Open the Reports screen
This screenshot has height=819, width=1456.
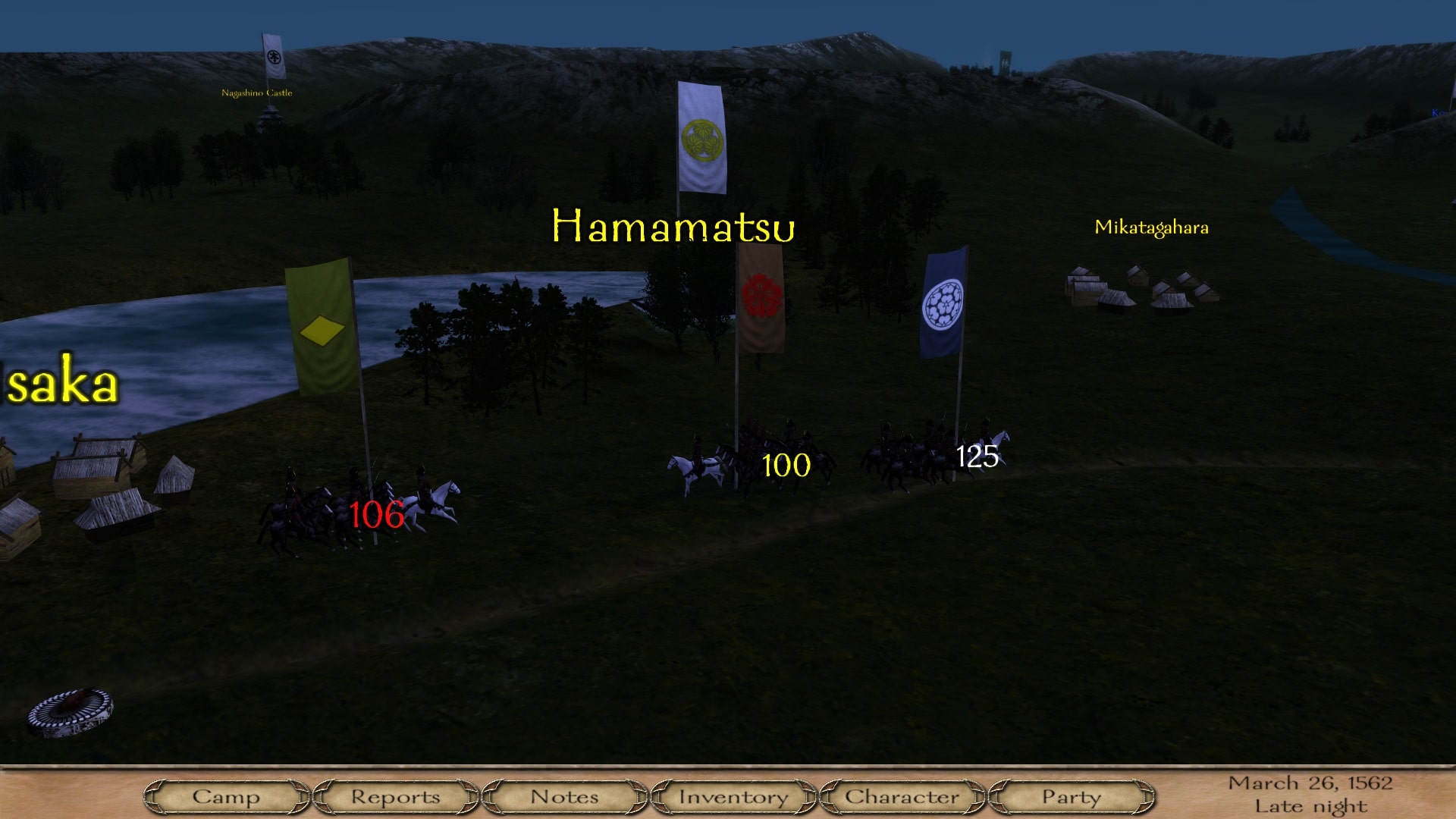pos(395,797)
